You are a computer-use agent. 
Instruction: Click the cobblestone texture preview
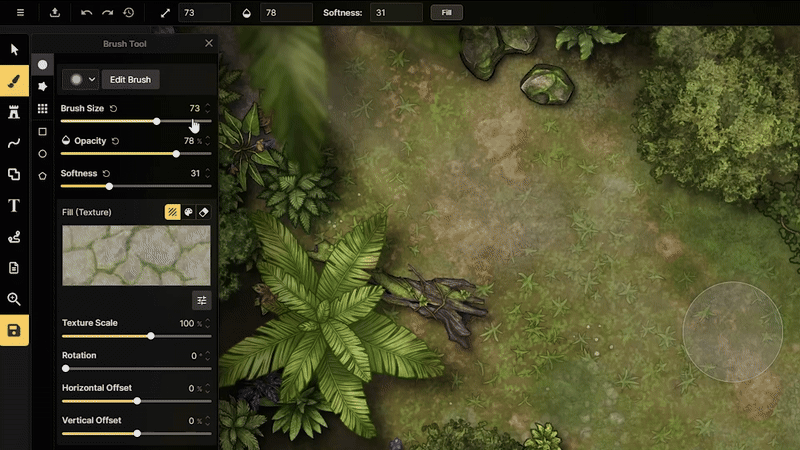pos(136,255)
